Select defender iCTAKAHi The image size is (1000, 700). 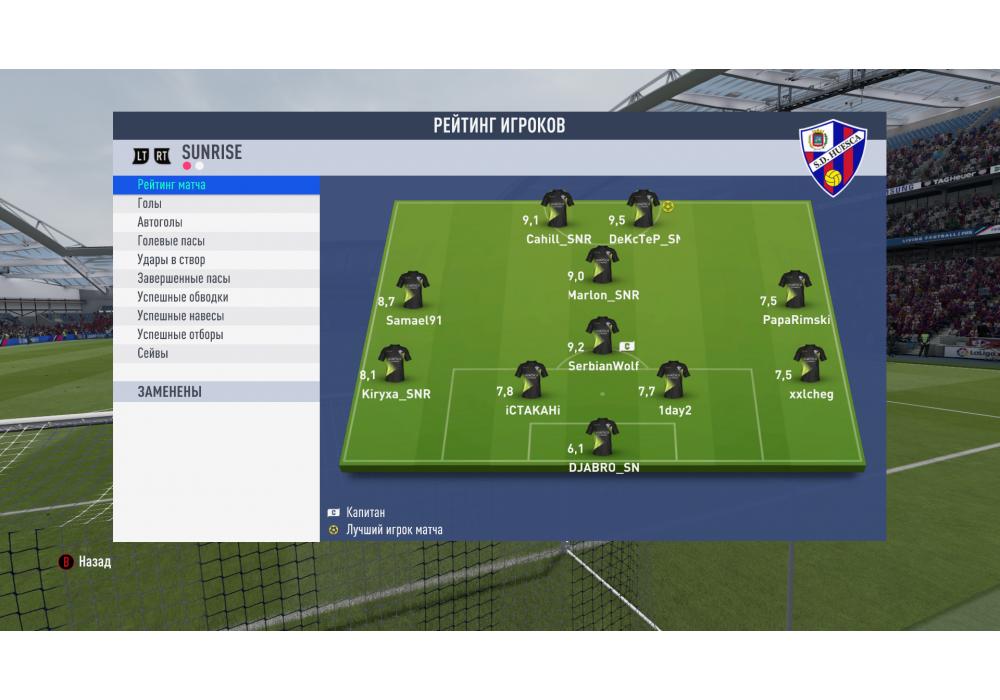(531, 380)
